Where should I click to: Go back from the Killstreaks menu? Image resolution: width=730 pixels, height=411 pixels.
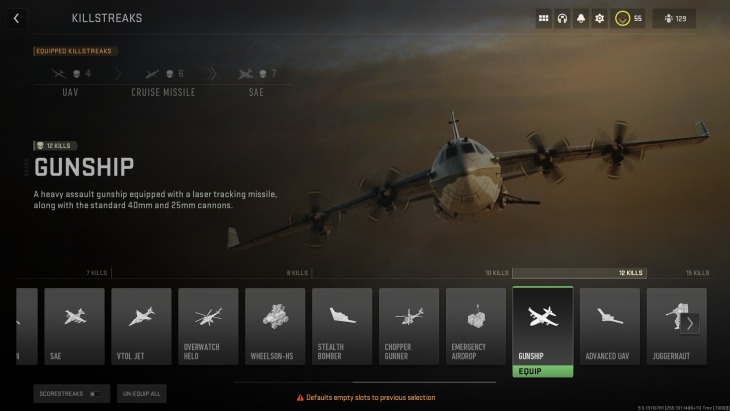tap(16, 18)
